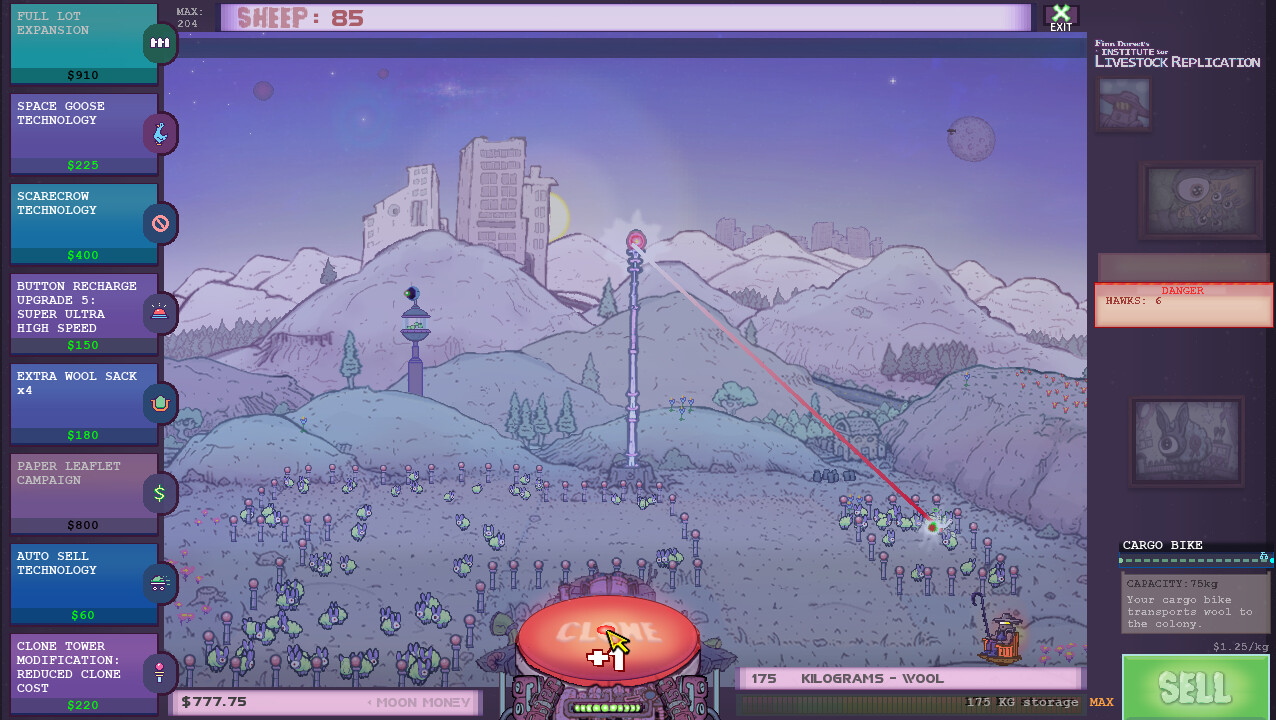Buy Scarecrow Technology for $400
1276x720 pixels.
pos(85,224)
